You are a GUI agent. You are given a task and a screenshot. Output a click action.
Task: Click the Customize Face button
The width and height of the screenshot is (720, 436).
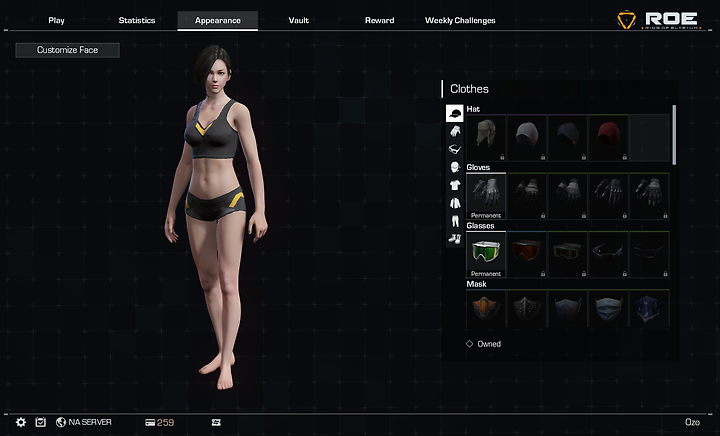[67, 50]
